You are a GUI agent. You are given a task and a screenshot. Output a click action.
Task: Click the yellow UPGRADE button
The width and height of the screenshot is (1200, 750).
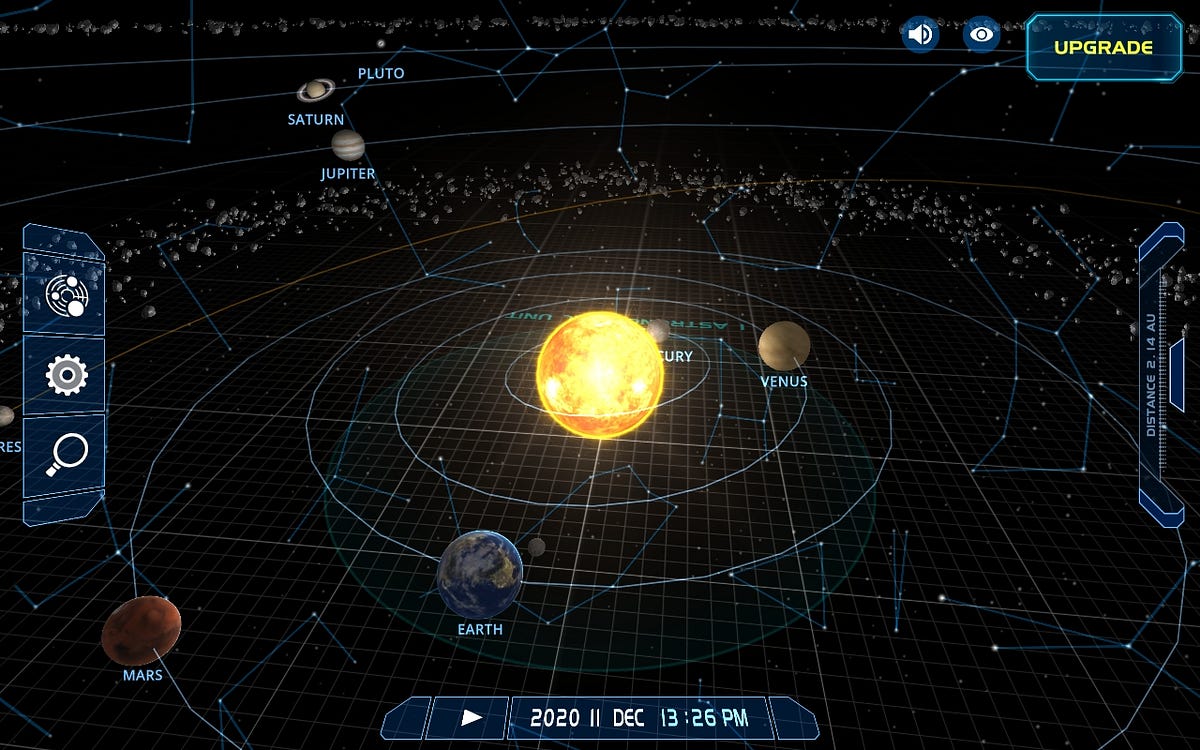click(x=1103, y=47)
